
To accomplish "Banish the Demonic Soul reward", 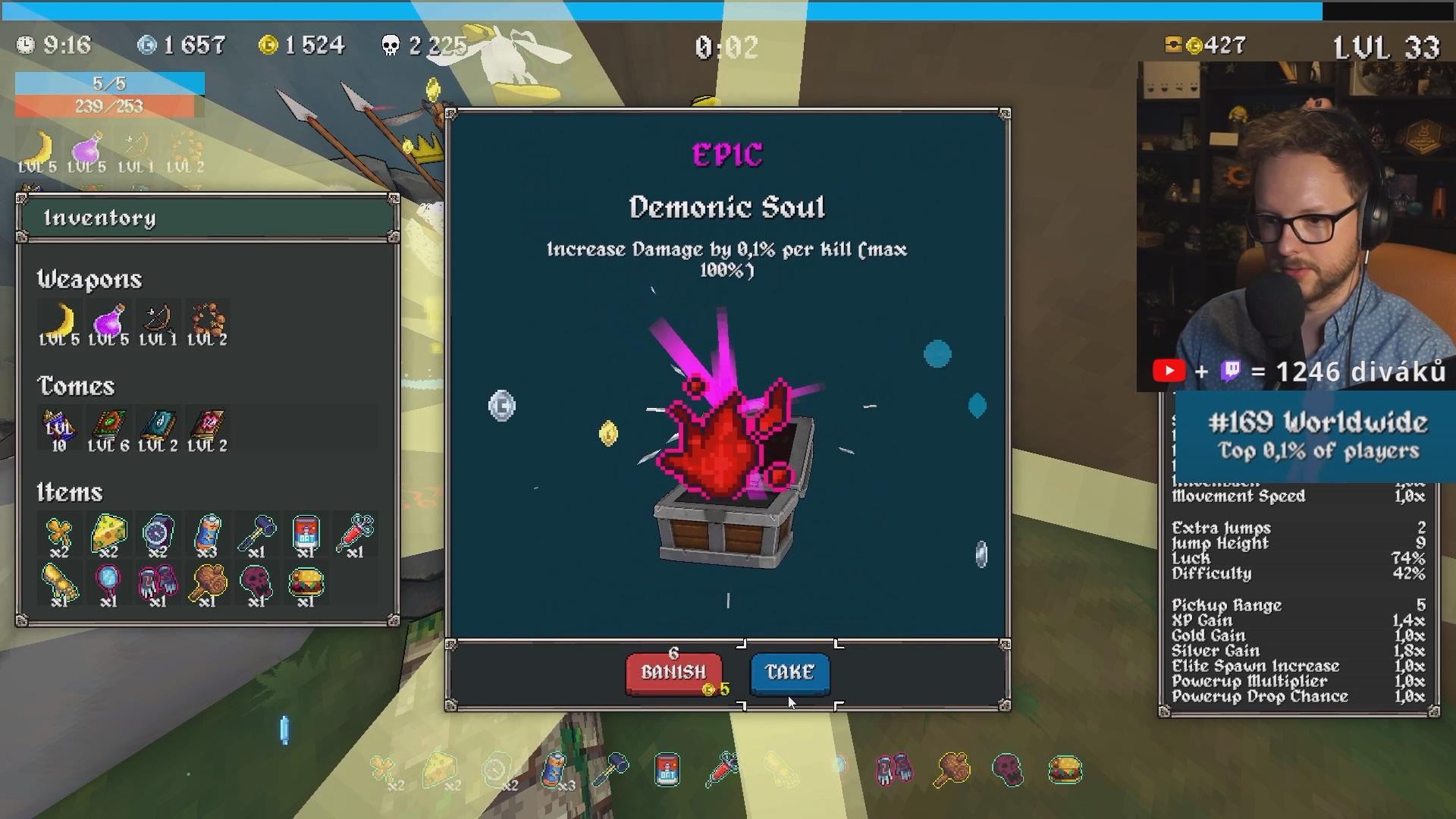I will click(673, 673).
